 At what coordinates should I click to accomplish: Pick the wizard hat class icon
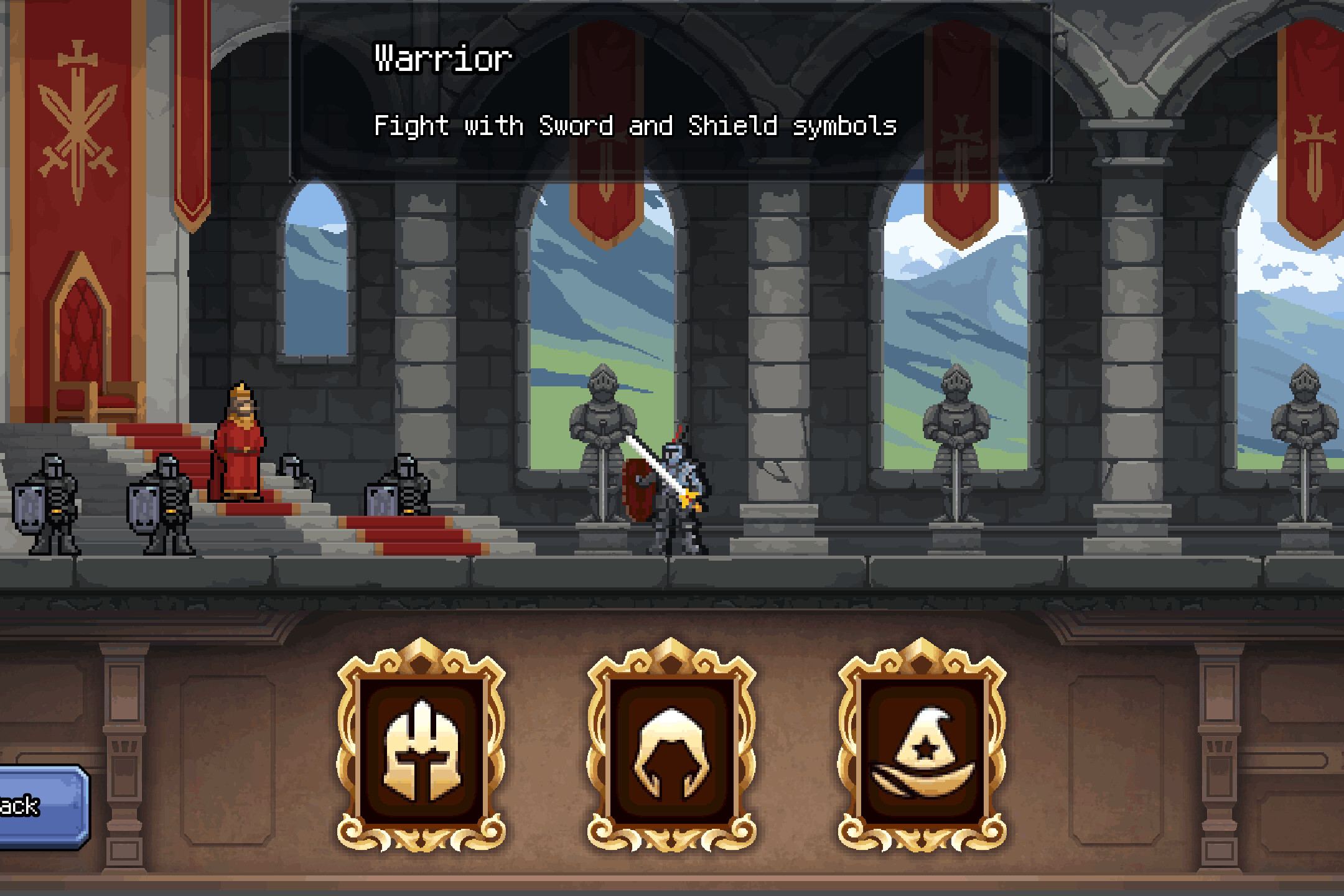coord(922,749)
